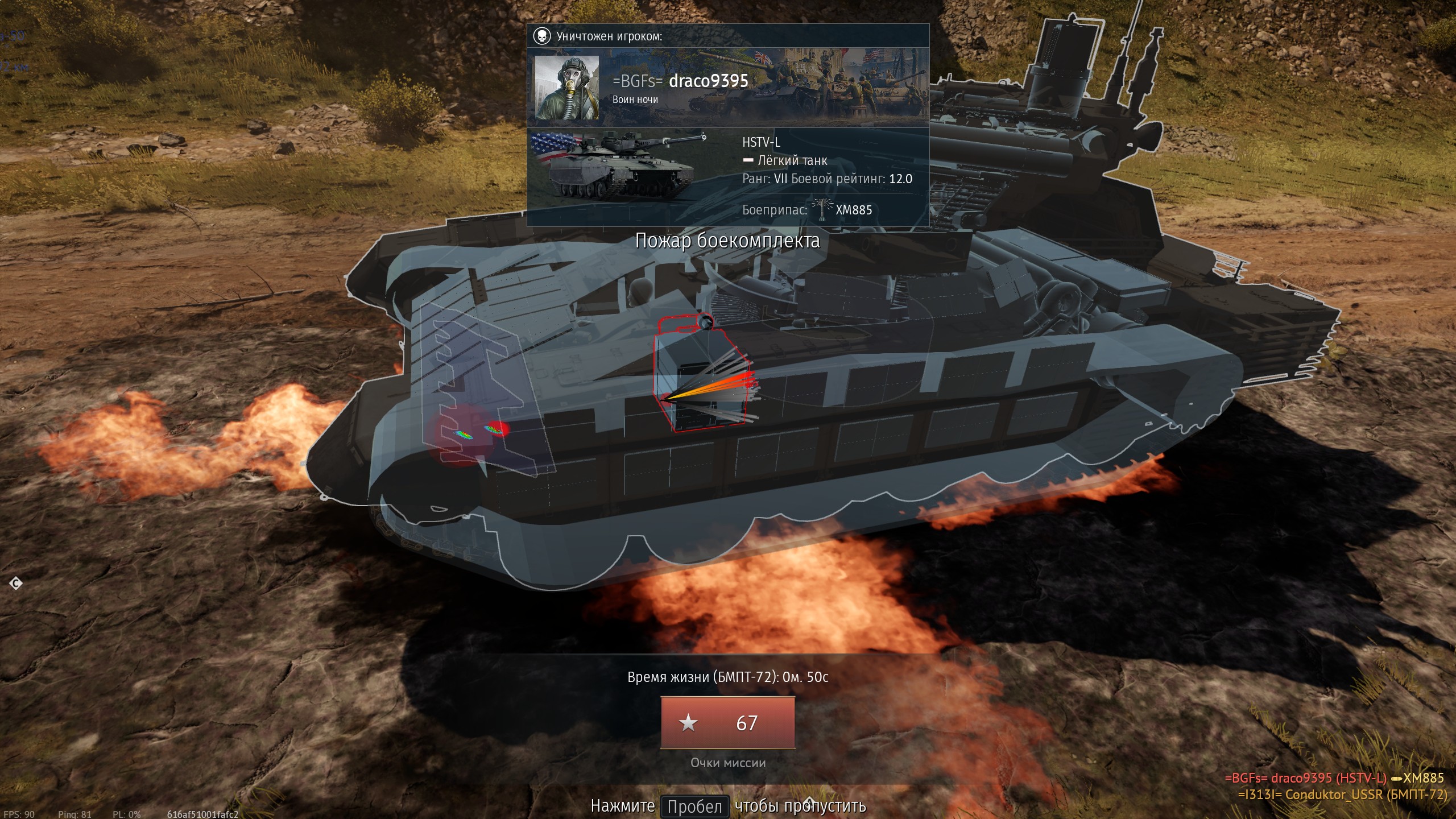Click the XM885 ammunition icon
The height and width of the screenshot is (819, 1456).
point(821,209)
